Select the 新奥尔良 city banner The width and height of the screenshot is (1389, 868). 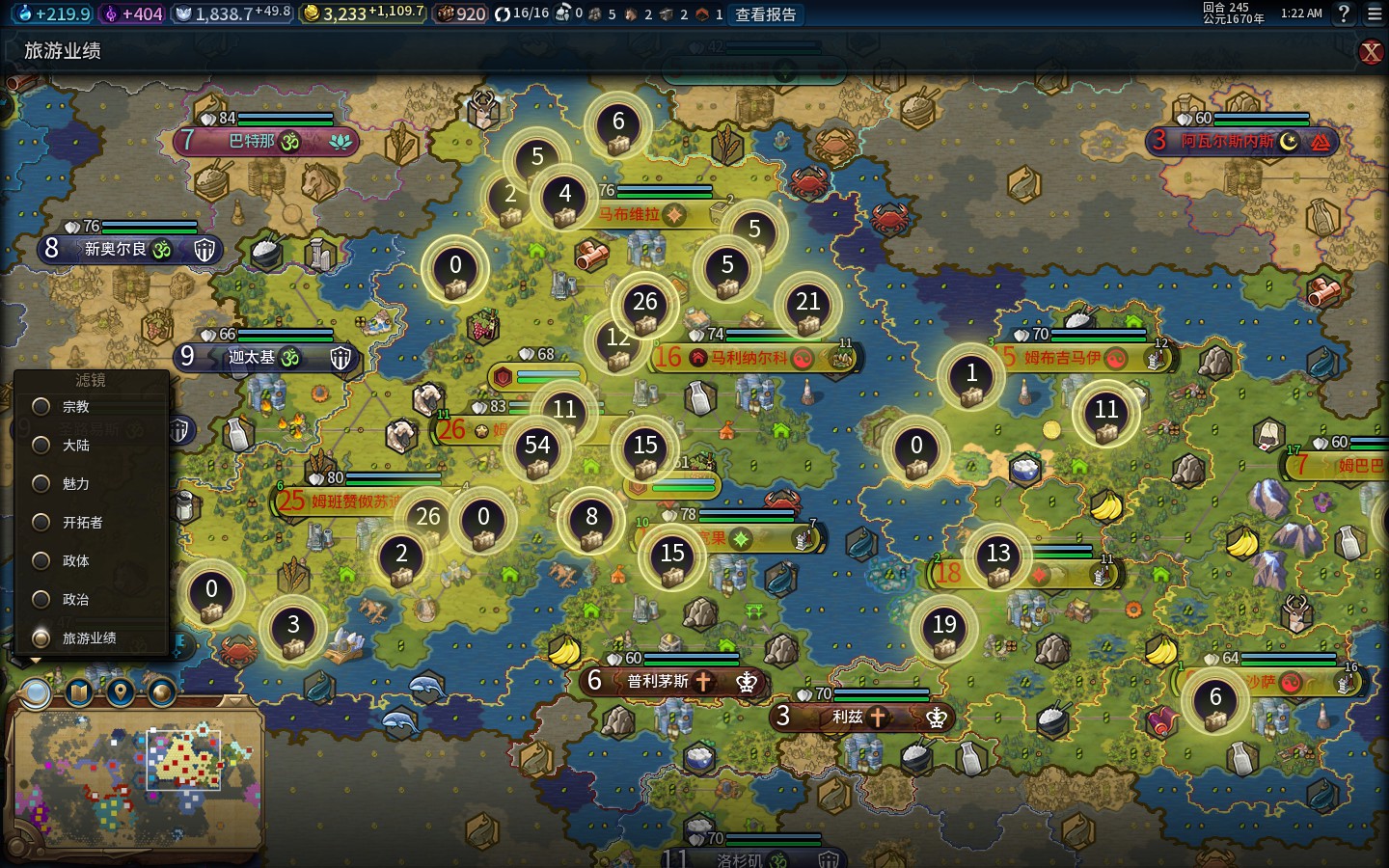pyautogui.click(x=116, y=250)
